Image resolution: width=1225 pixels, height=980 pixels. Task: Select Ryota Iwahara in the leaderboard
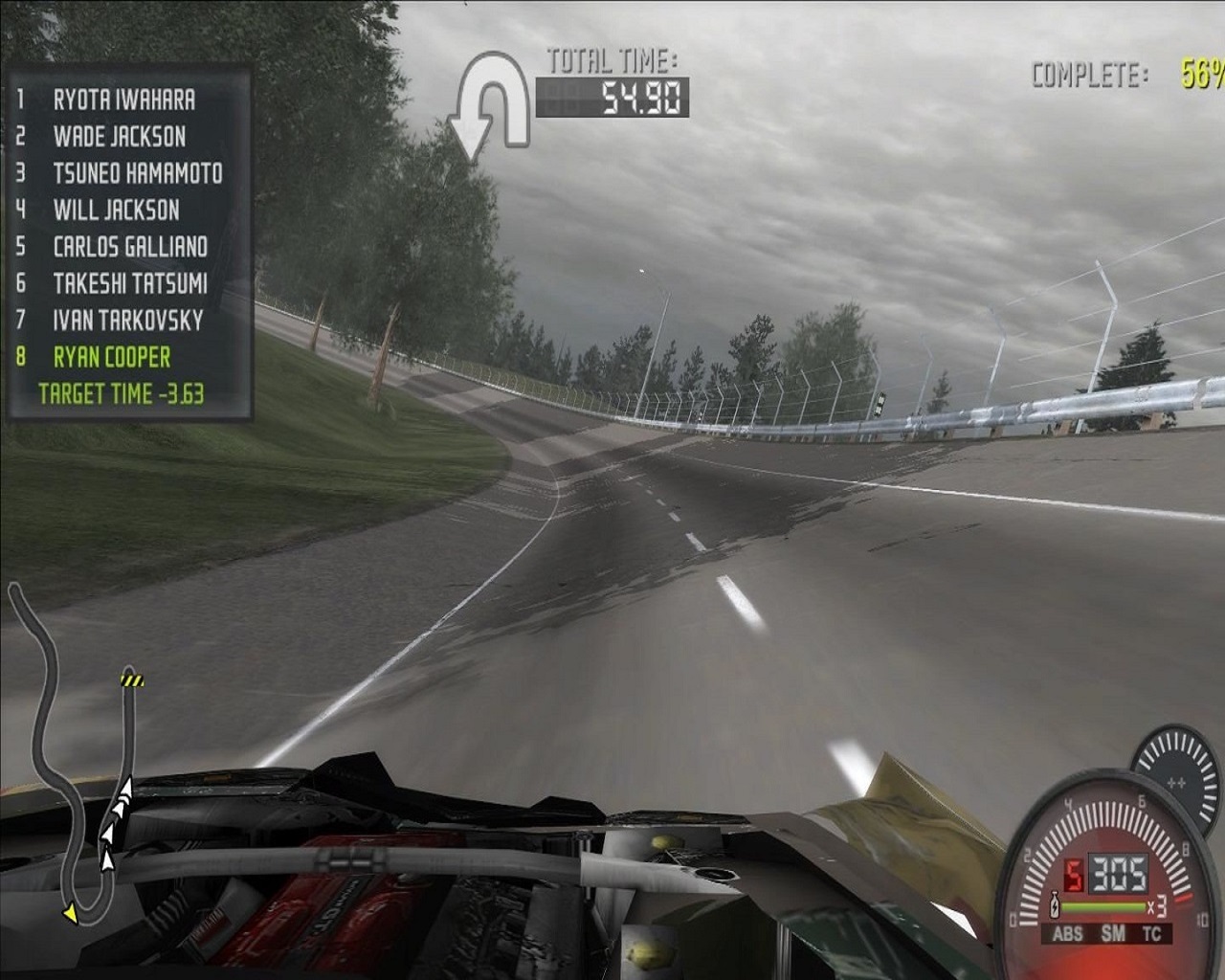point(123,100)
